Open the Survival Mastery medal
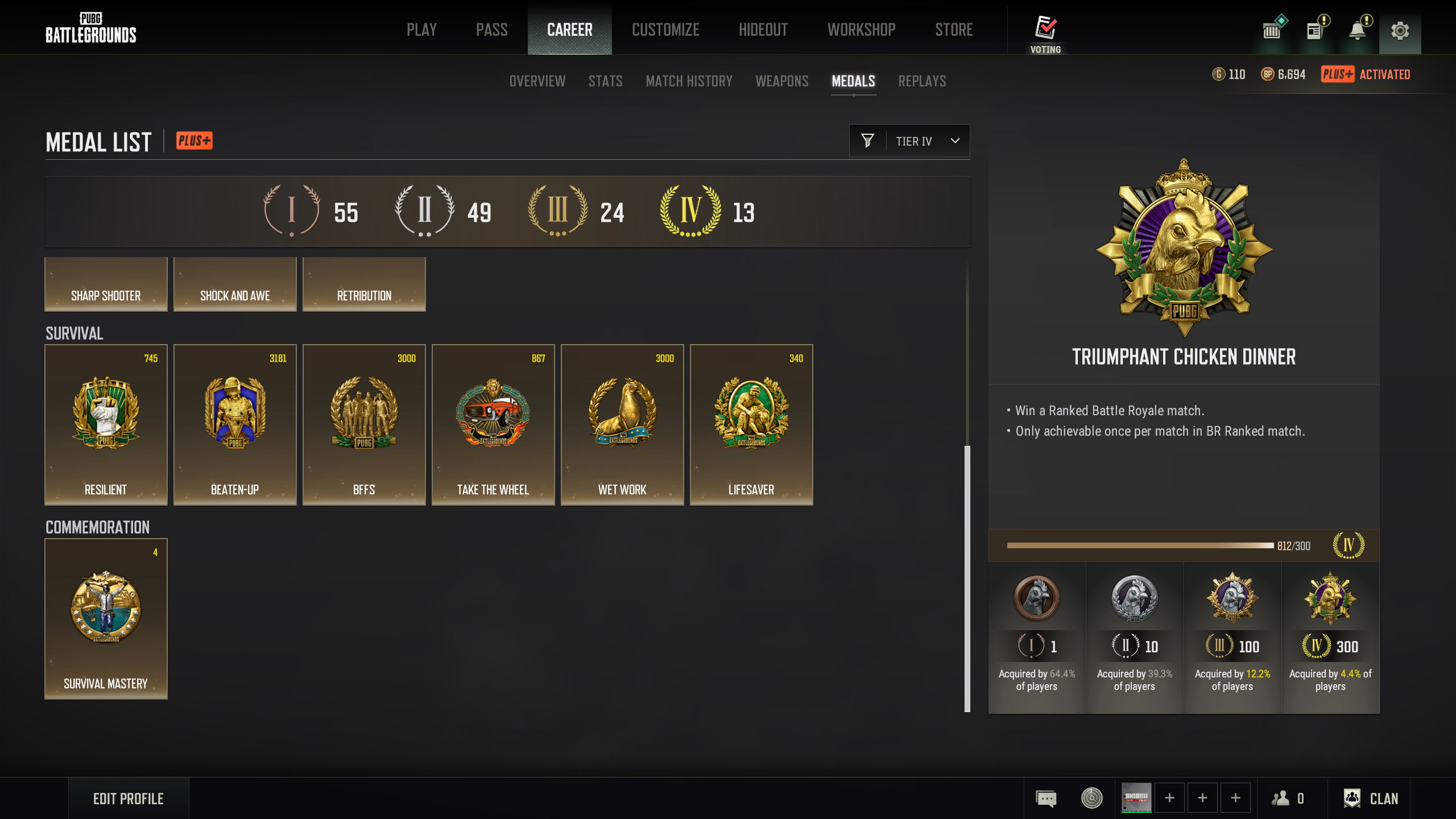Screen dimensions: 1456x819 106,618
